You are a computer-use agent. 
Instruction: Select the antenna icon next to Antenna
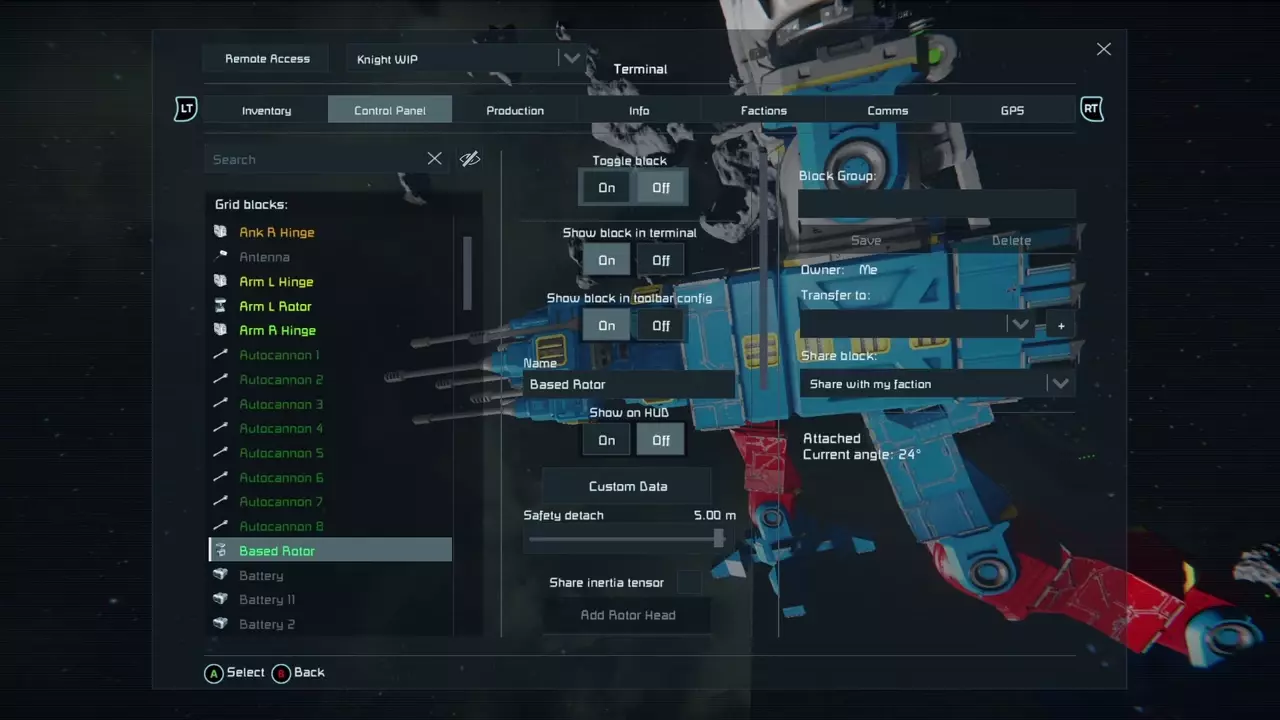pos(220,257)
